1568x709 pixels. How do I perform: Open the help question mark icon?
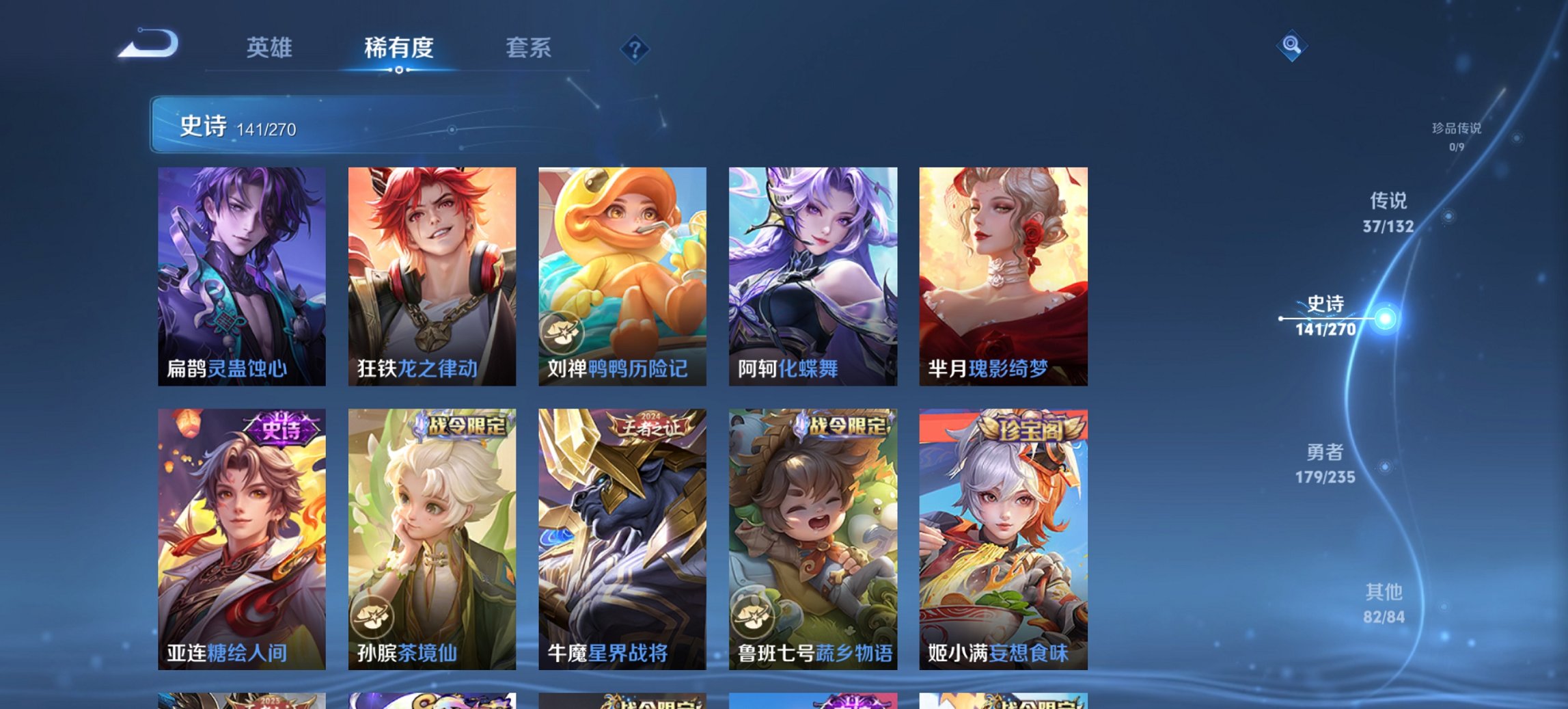click(x=635, y=48)
